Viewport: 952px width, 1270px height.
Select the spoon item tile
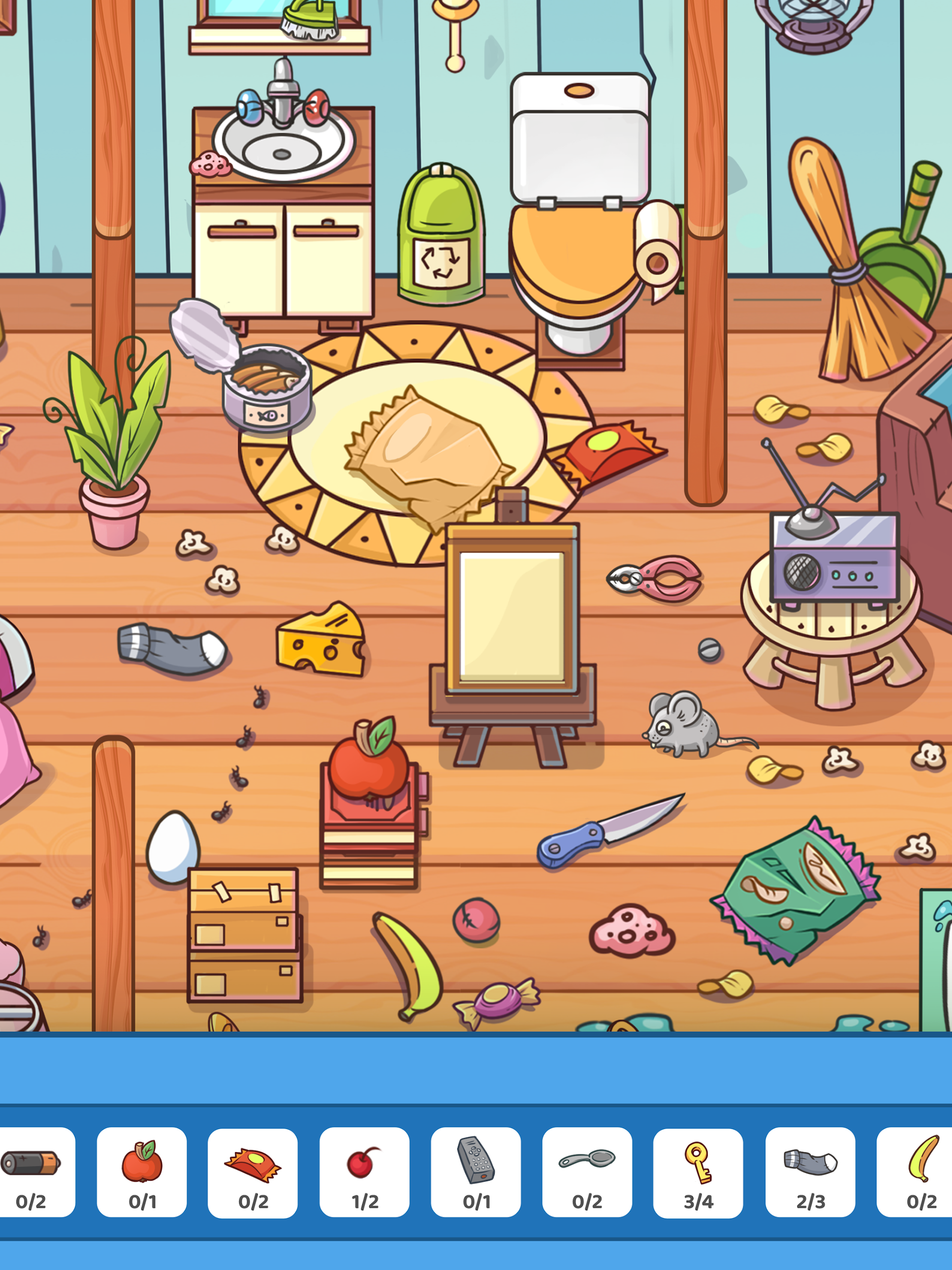tap(587, 1171)
